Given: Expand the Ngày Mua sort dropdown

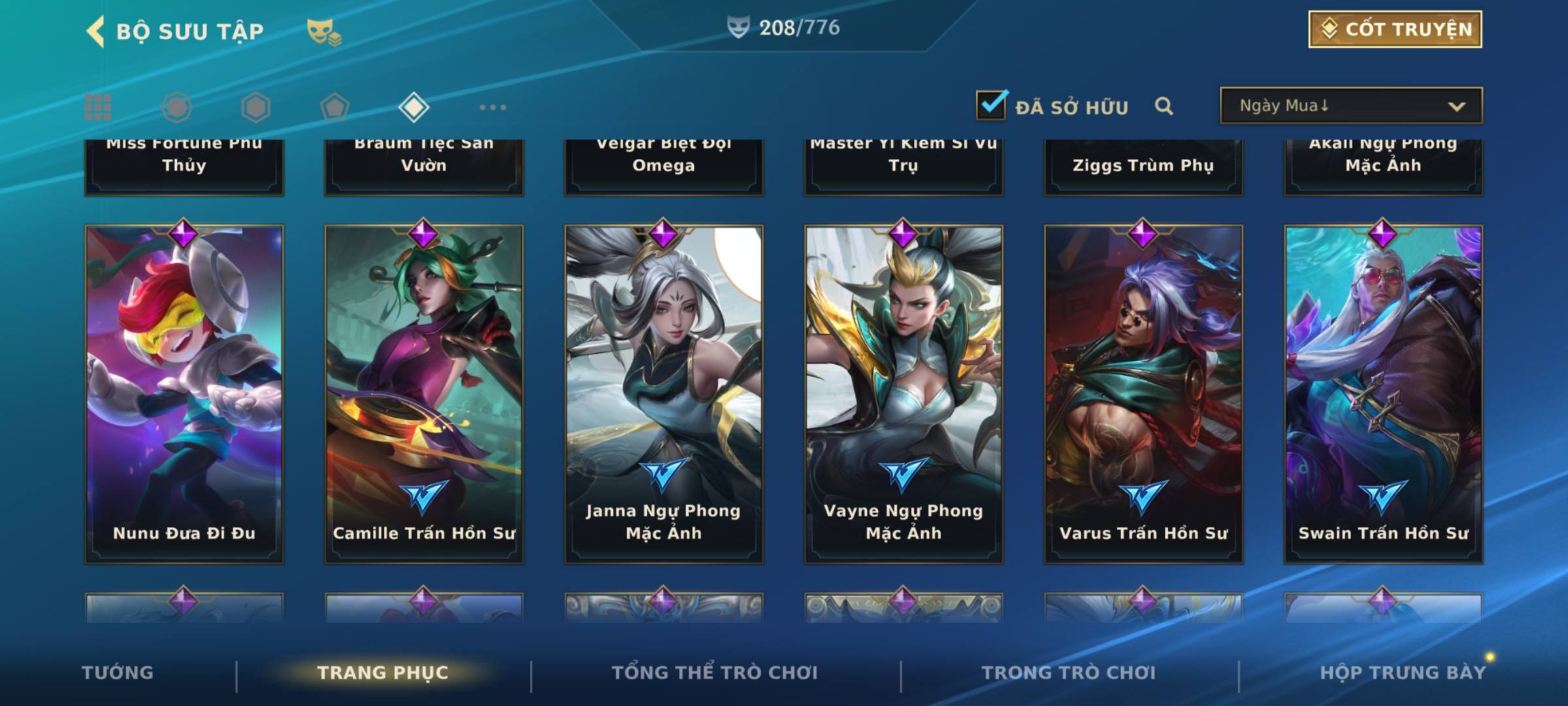Looking at the screenshot, I should 1351,106.
